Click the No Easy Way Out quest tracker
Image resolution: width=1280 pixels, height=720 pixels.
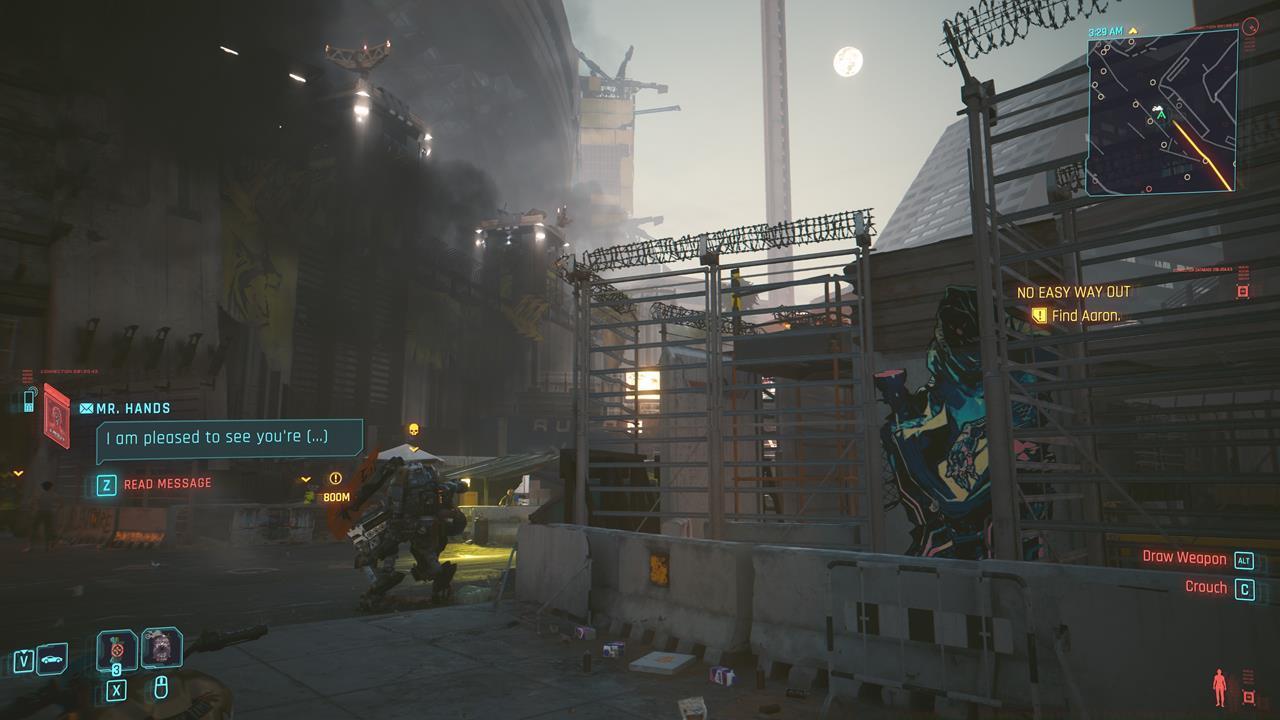click(1073, 292)
